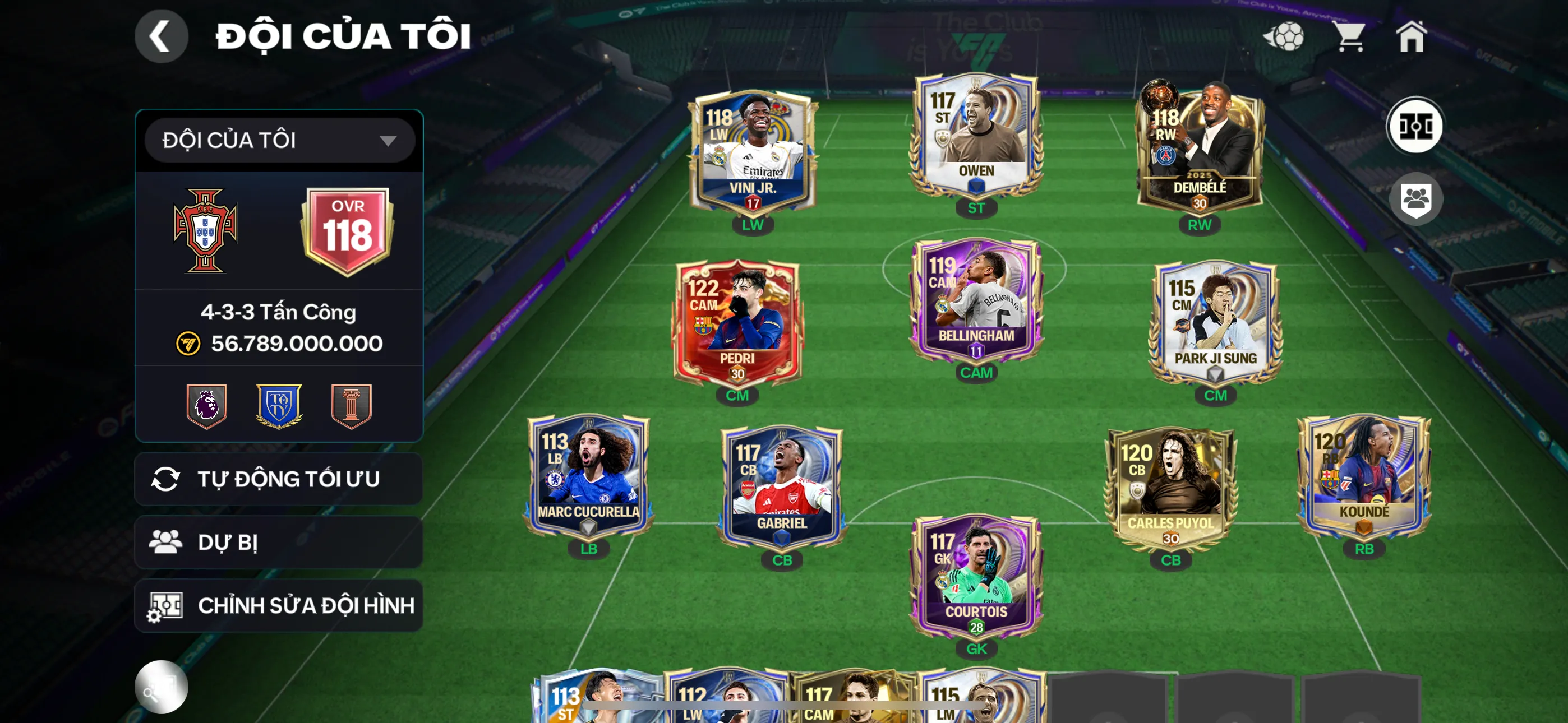Open the ĐỘI CỦA TÔI squad dropdown
Screen dimensions: 1568x723
coord(279,140)
